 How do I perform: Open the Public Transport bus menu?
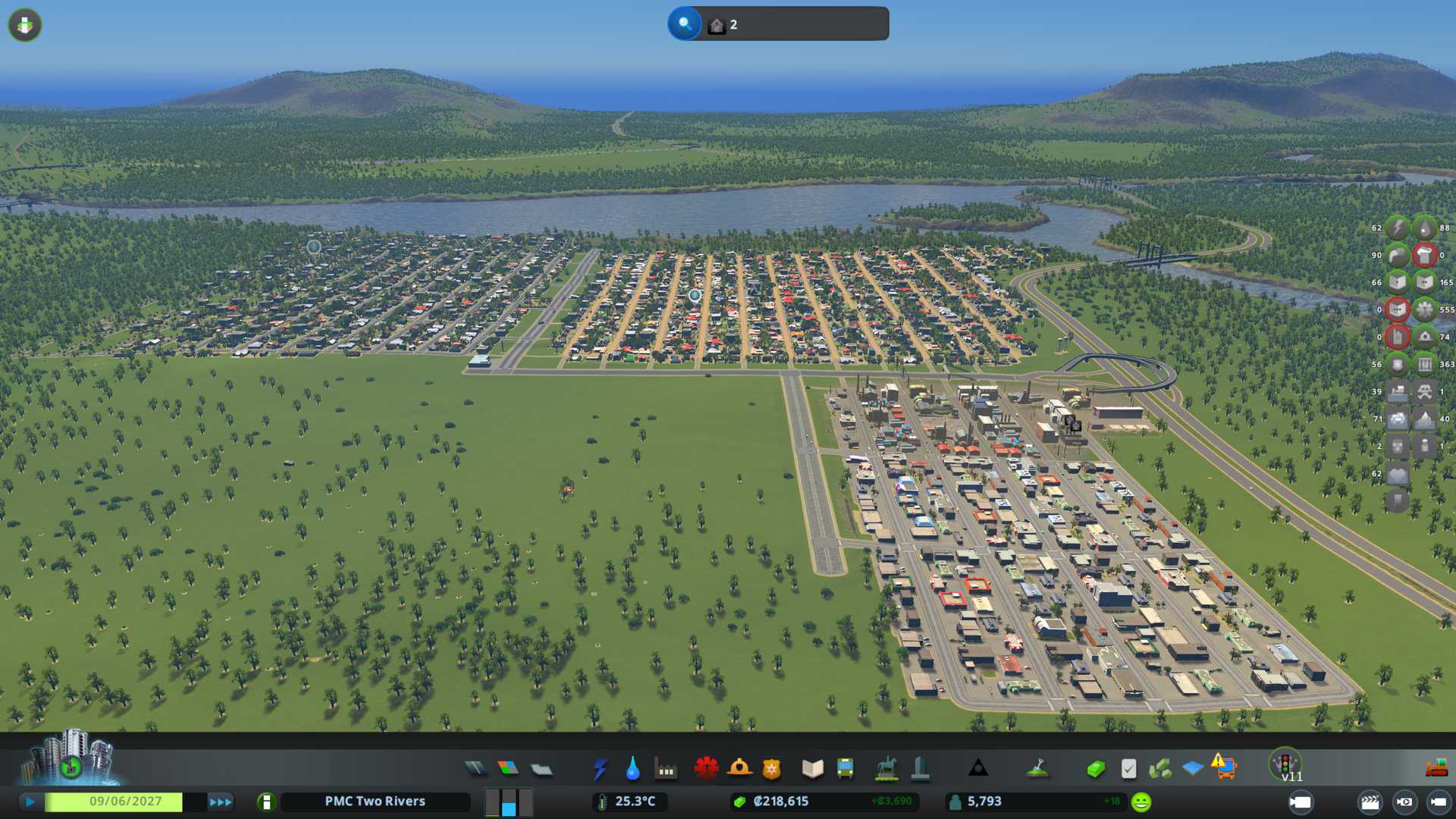click(x=845, y=769)
